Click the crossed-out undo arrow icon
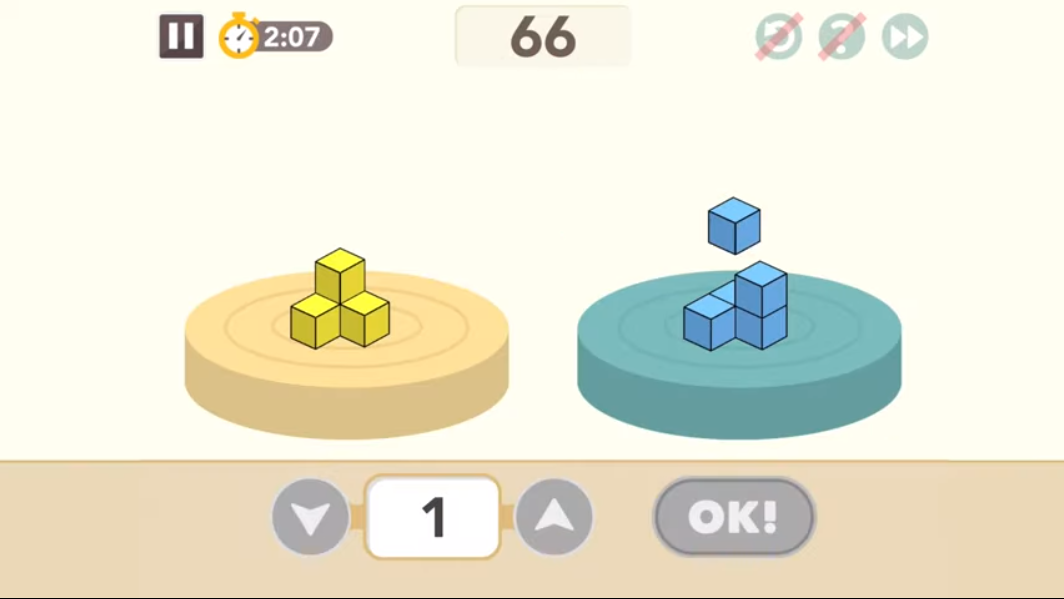1064x599 pixels. 778,38
